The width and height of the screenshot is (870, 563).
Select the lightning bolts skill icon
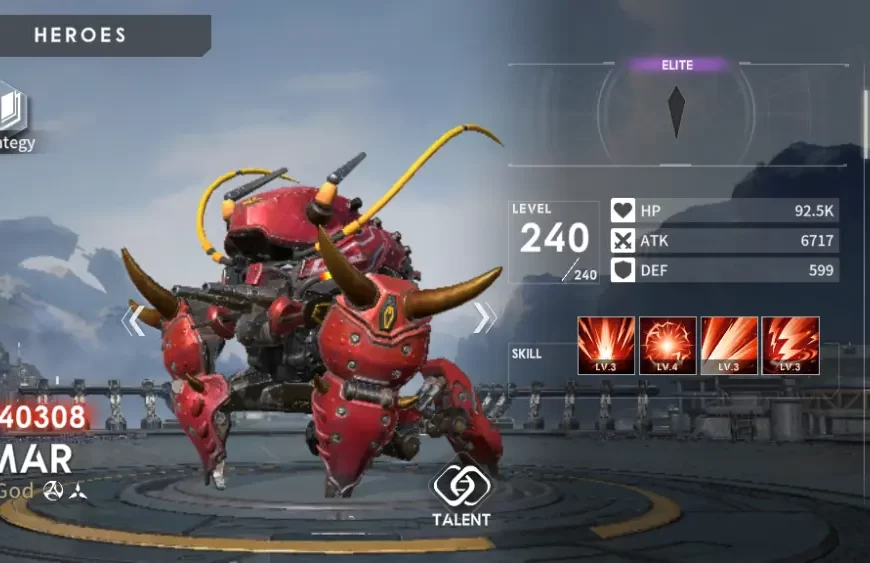click(790, 345)
